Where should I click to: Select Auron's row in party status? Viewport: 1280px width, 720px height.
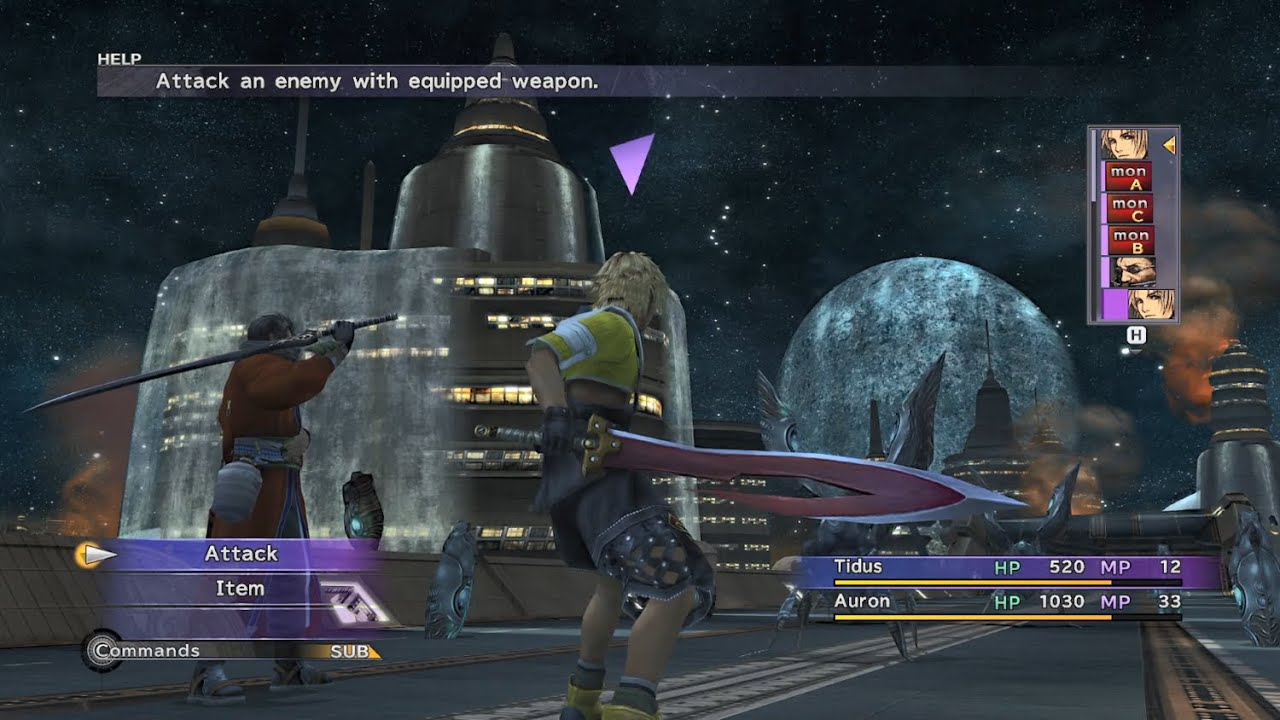[1007, 602]
